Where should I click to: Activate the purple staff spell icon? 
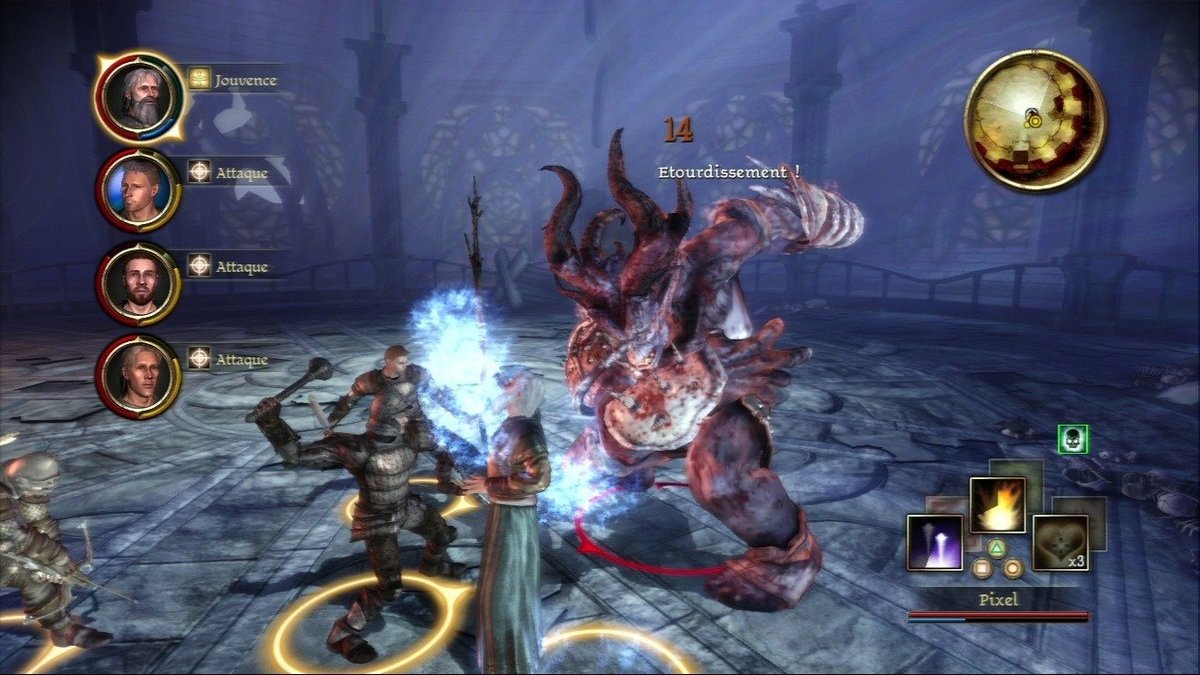[935, 542]
